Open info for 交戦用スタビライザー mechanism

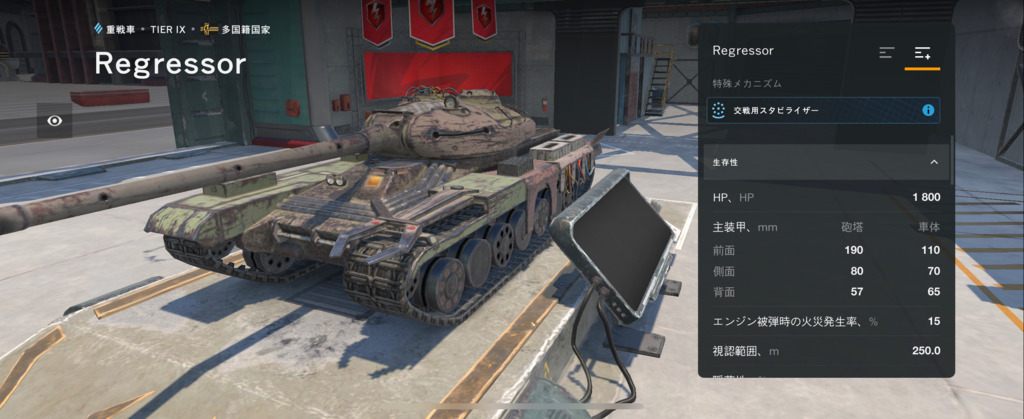(928, 110)
